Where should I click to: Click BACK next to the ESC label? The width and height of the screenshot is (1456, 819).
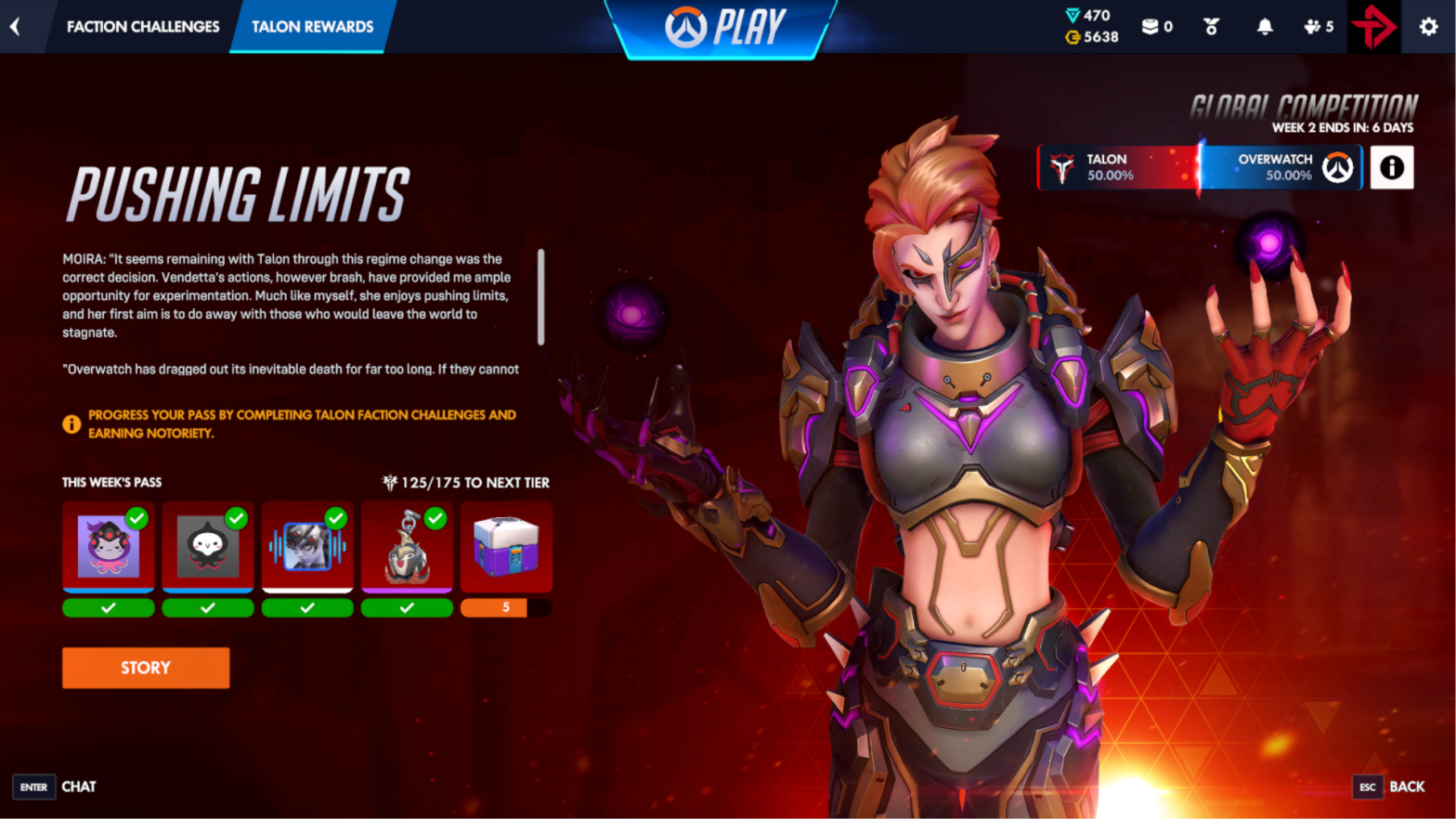tap(1408, 786)
